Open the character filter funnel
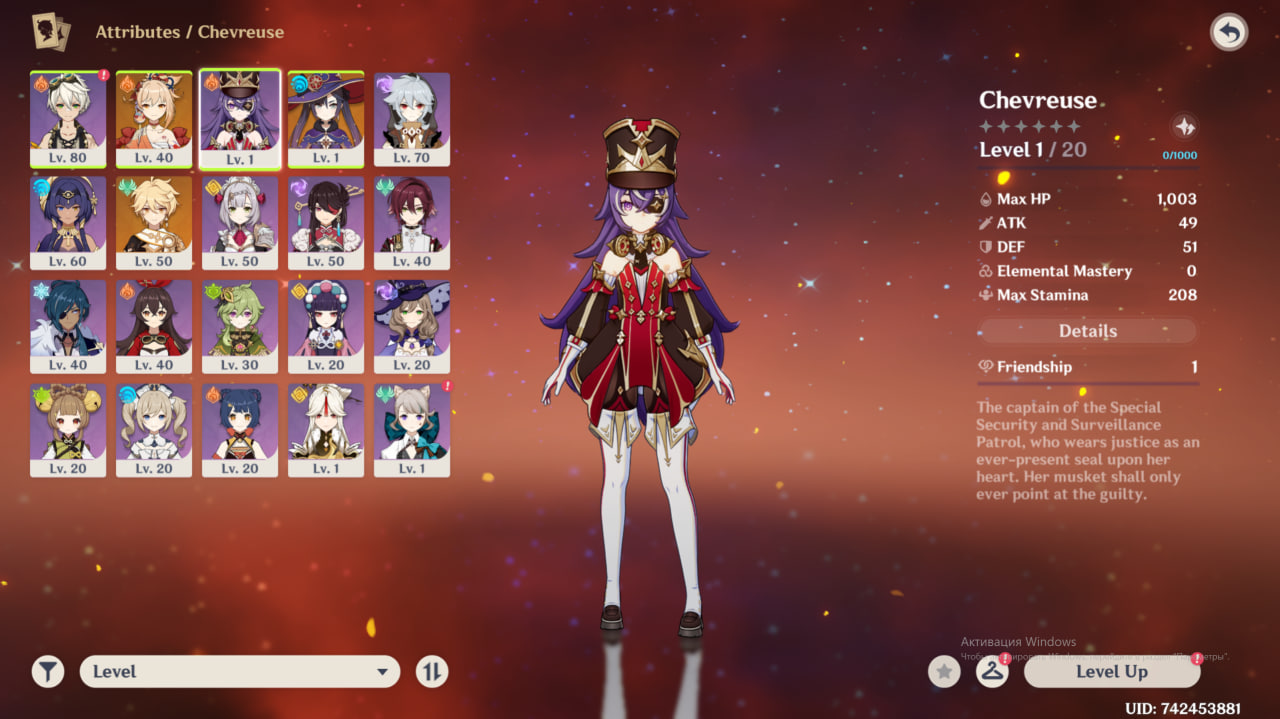Screen dimensions: 1280x719 point(47,672)
